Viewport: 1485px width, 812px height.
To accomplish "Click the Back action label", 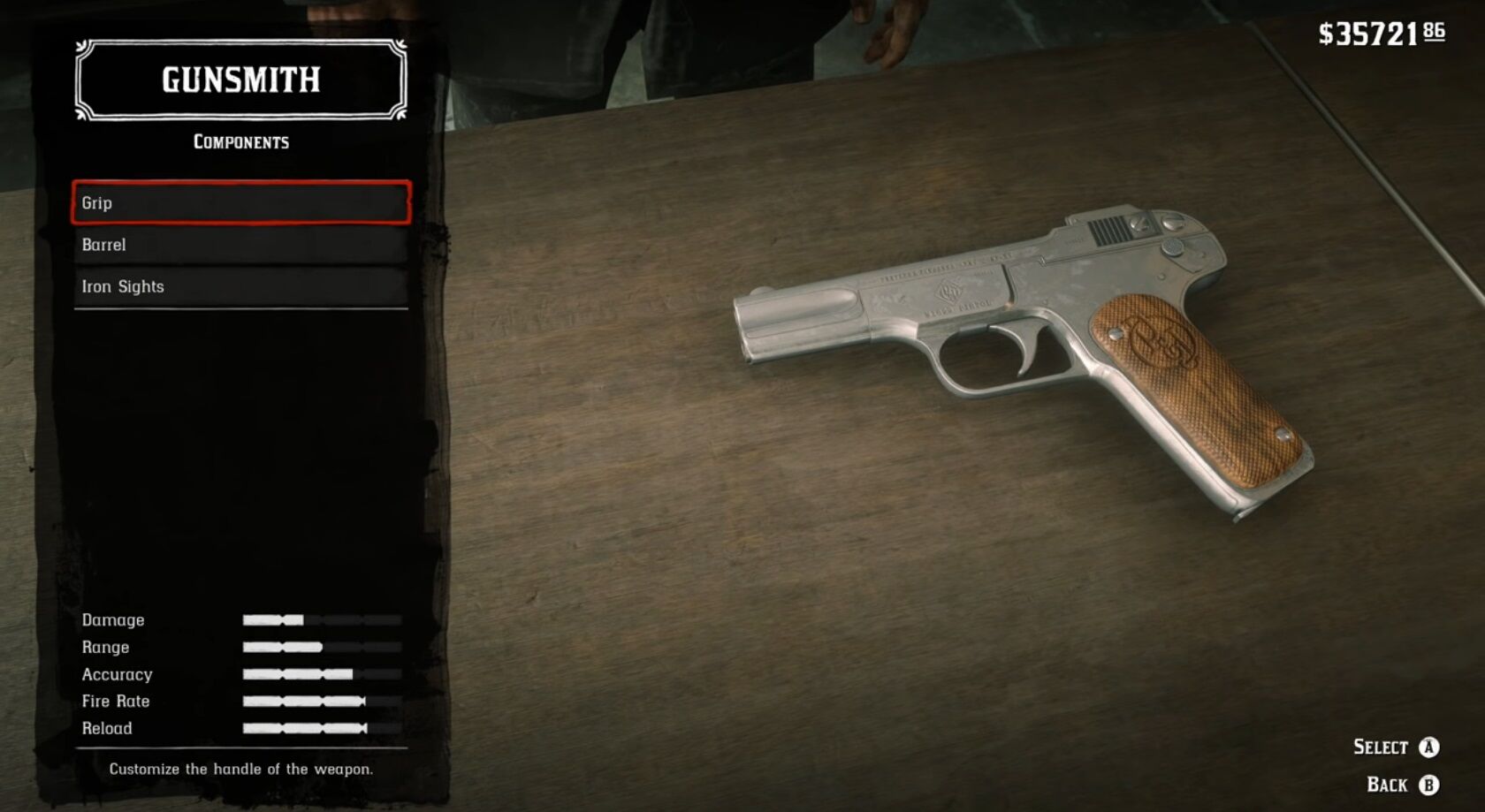I will point(1388,784).
